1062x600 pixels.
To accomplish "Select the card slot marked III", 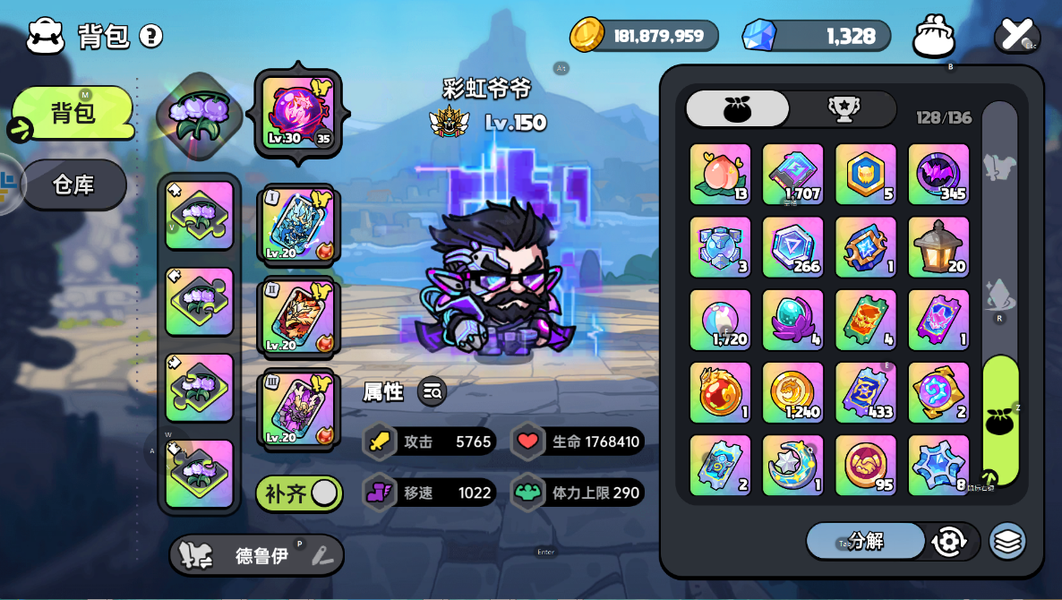I will pyautogui.click(x=298, y=409).
